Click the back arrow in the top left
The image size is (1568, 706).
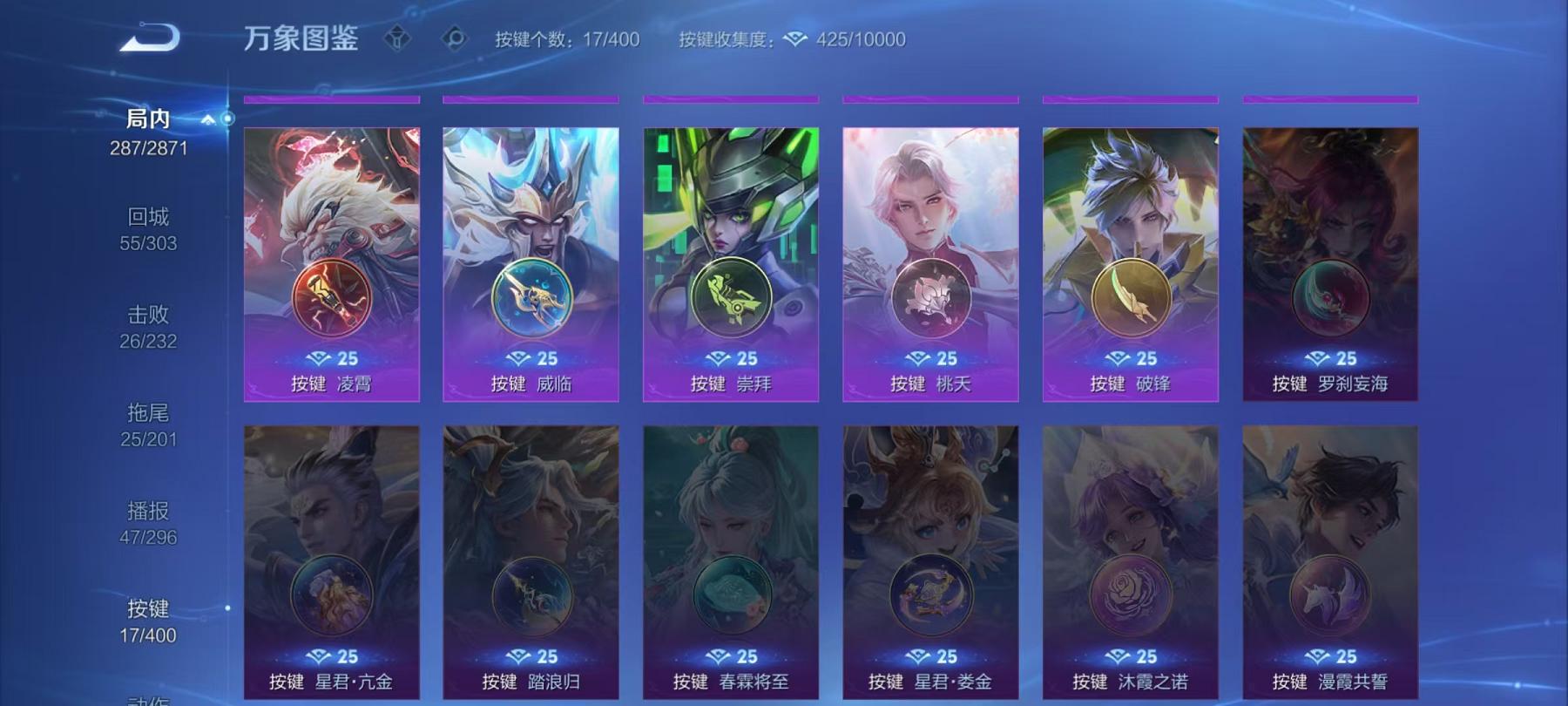coord(151,37)
